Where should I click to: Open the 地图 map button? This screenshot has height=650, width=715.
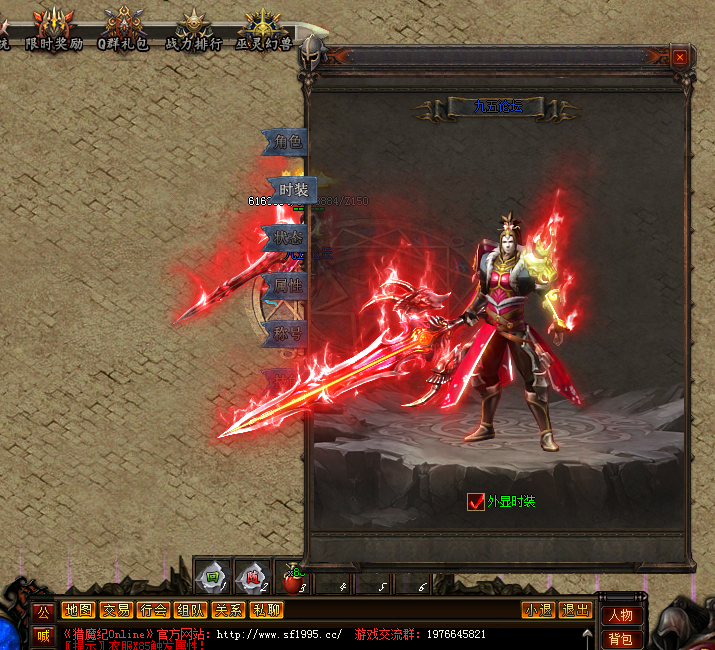pyautogui.click(x=78, y=610)
